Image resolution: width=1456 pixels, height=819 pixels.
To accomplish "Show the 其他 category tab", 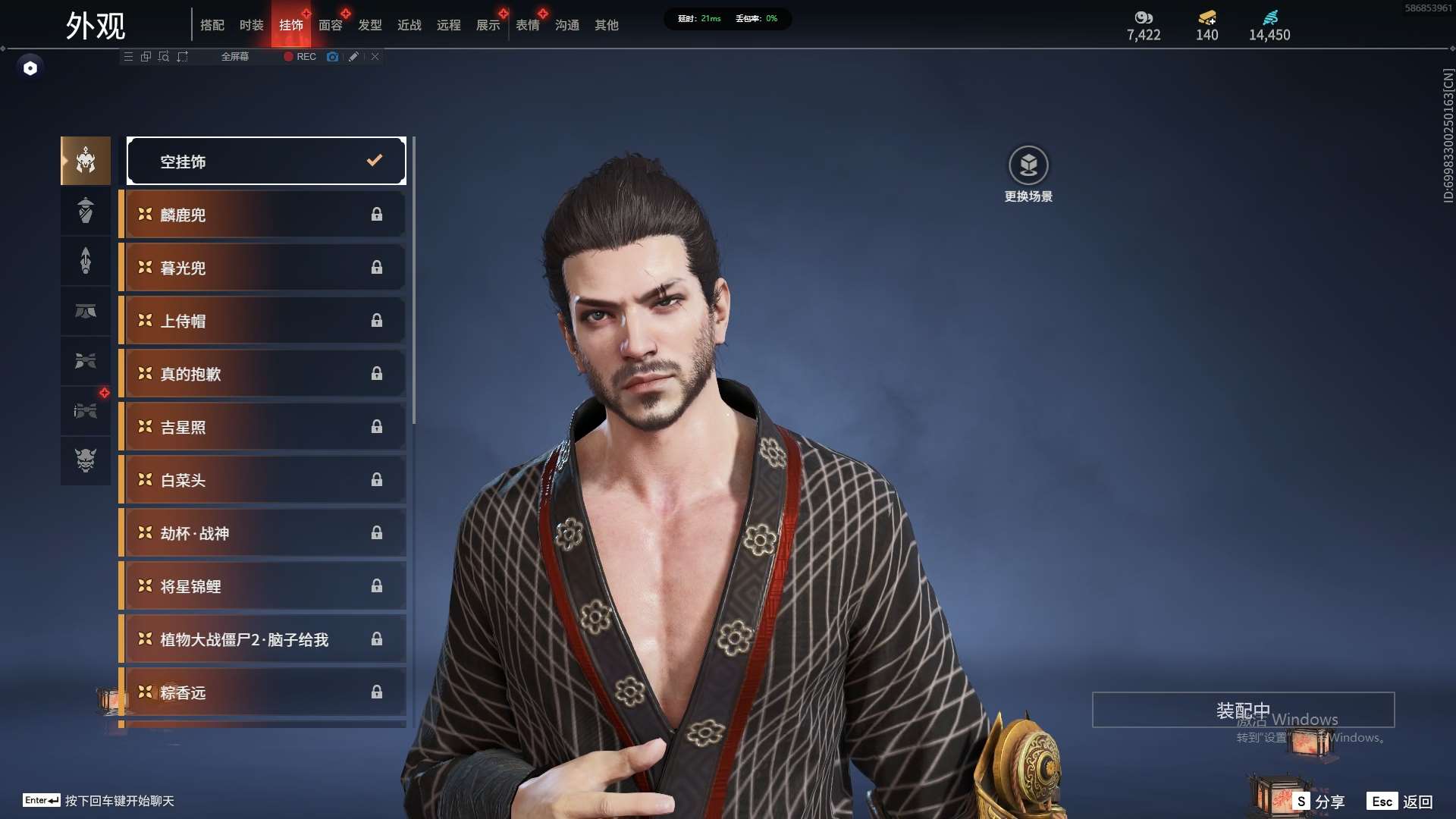I will click(x=606, y=25).
